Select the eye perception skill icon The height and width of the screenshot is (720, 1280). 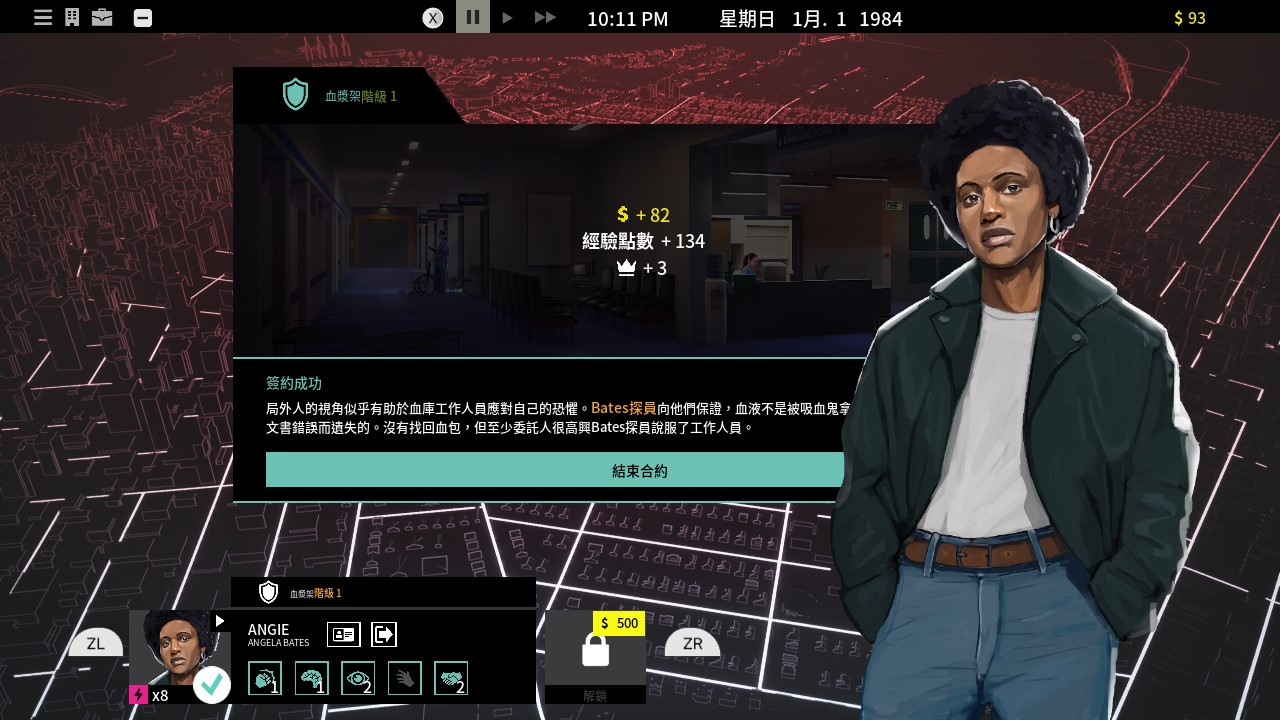358,678
